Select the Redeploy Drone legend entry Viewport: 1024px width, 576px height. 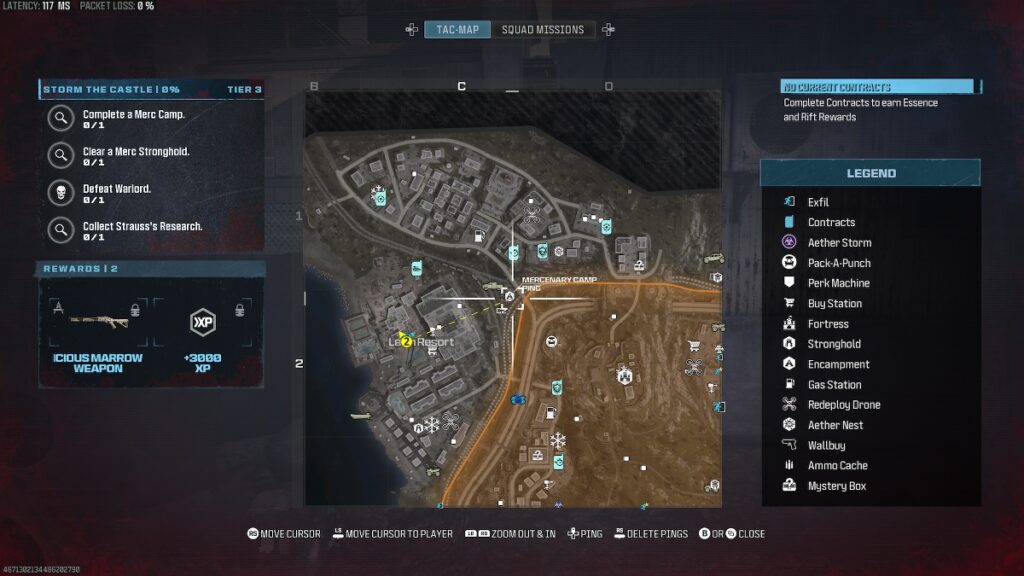[x=843, y=405]
